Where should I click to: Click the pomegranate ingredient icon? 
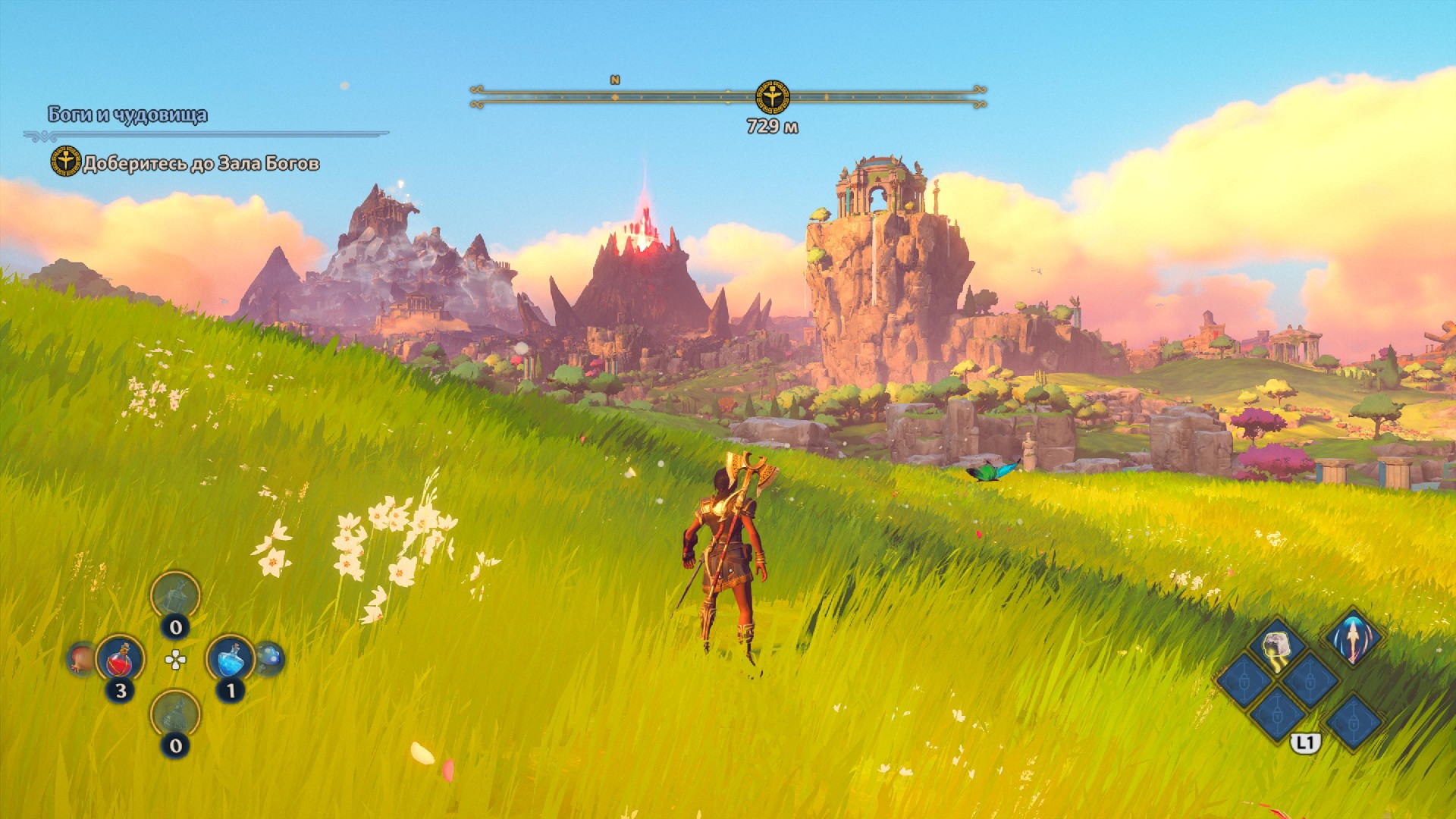click(x=80, y=658)
